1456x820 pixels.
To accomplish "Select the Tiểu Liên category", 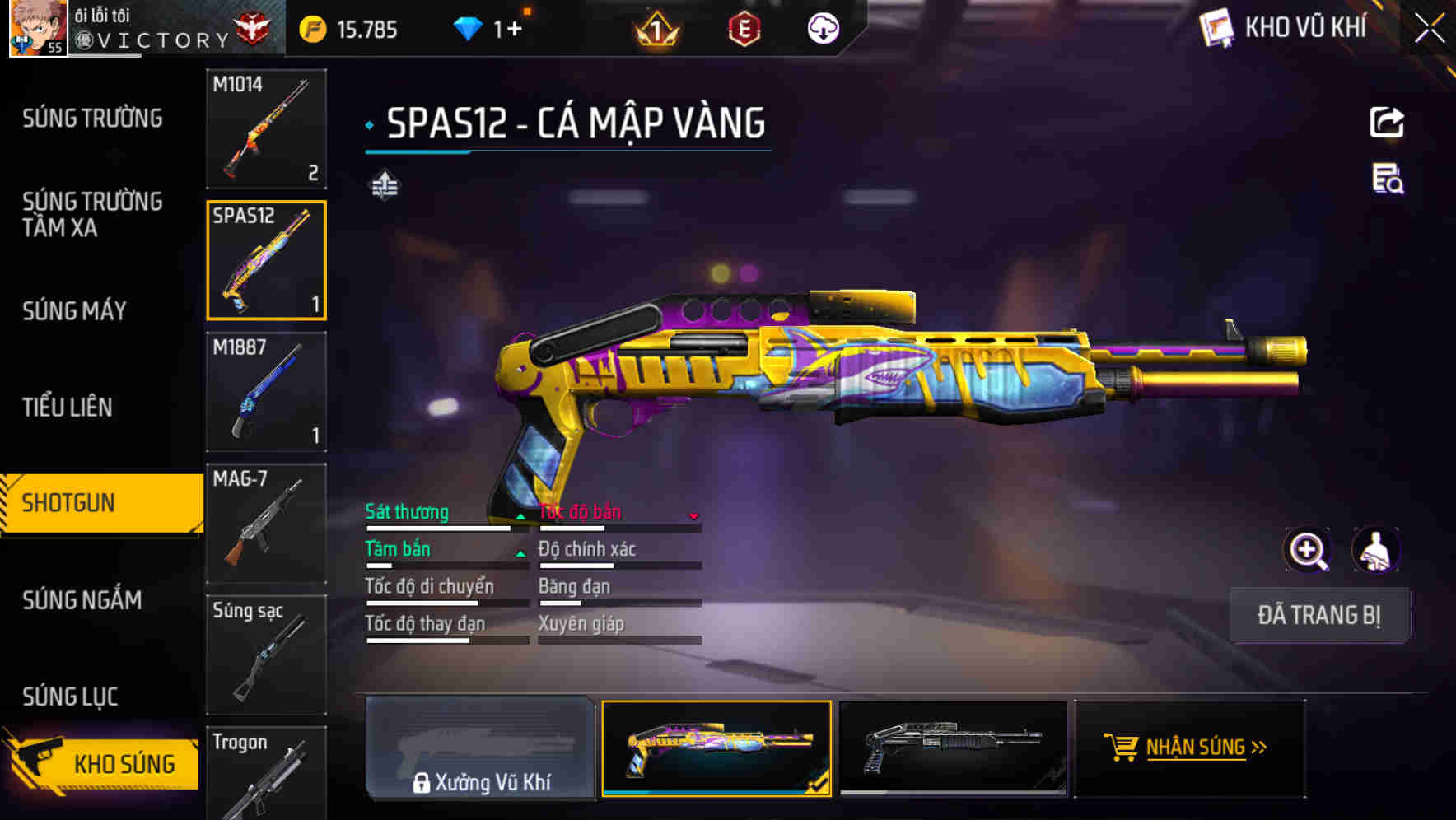I will point(68,407).
